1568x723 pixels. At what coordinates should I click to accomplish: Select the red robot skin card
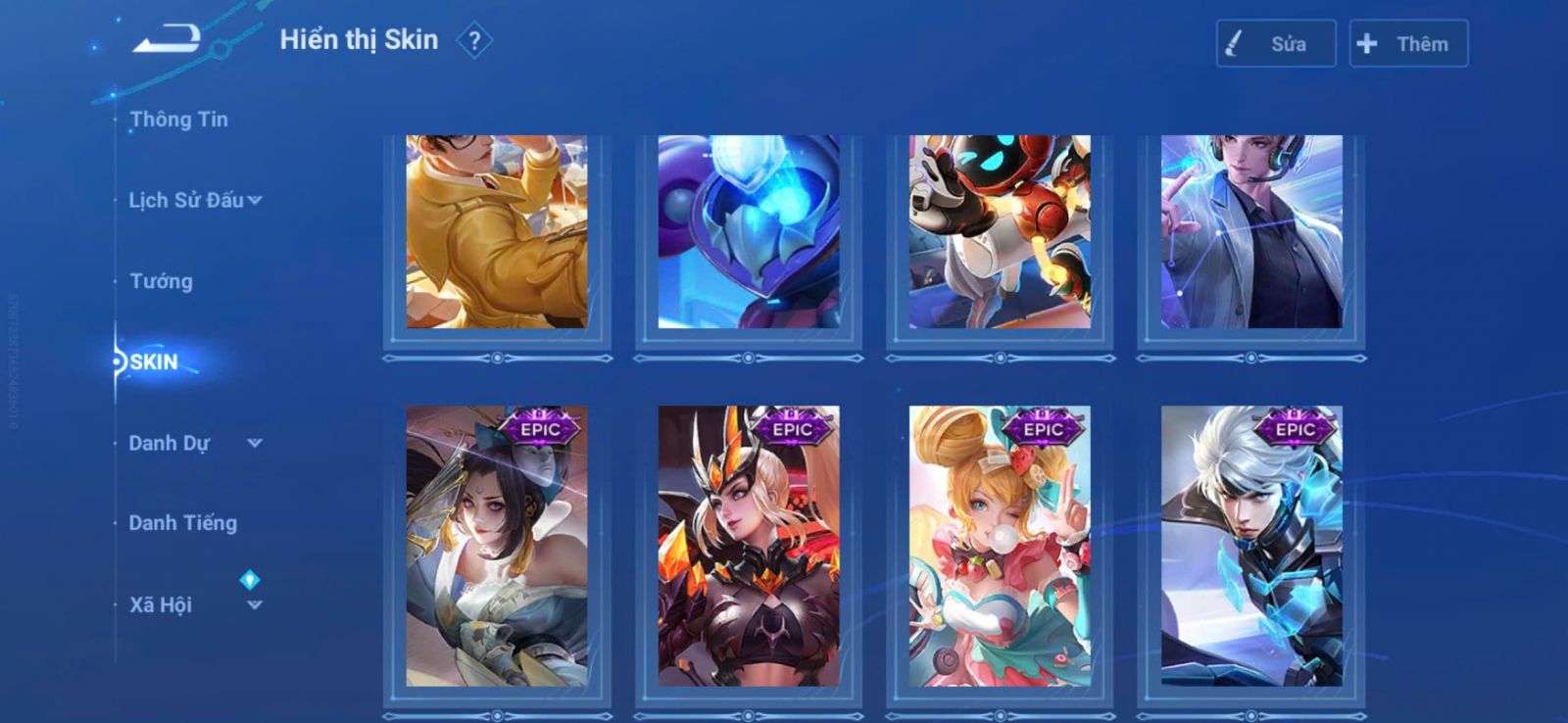[x=1000, y=232]
